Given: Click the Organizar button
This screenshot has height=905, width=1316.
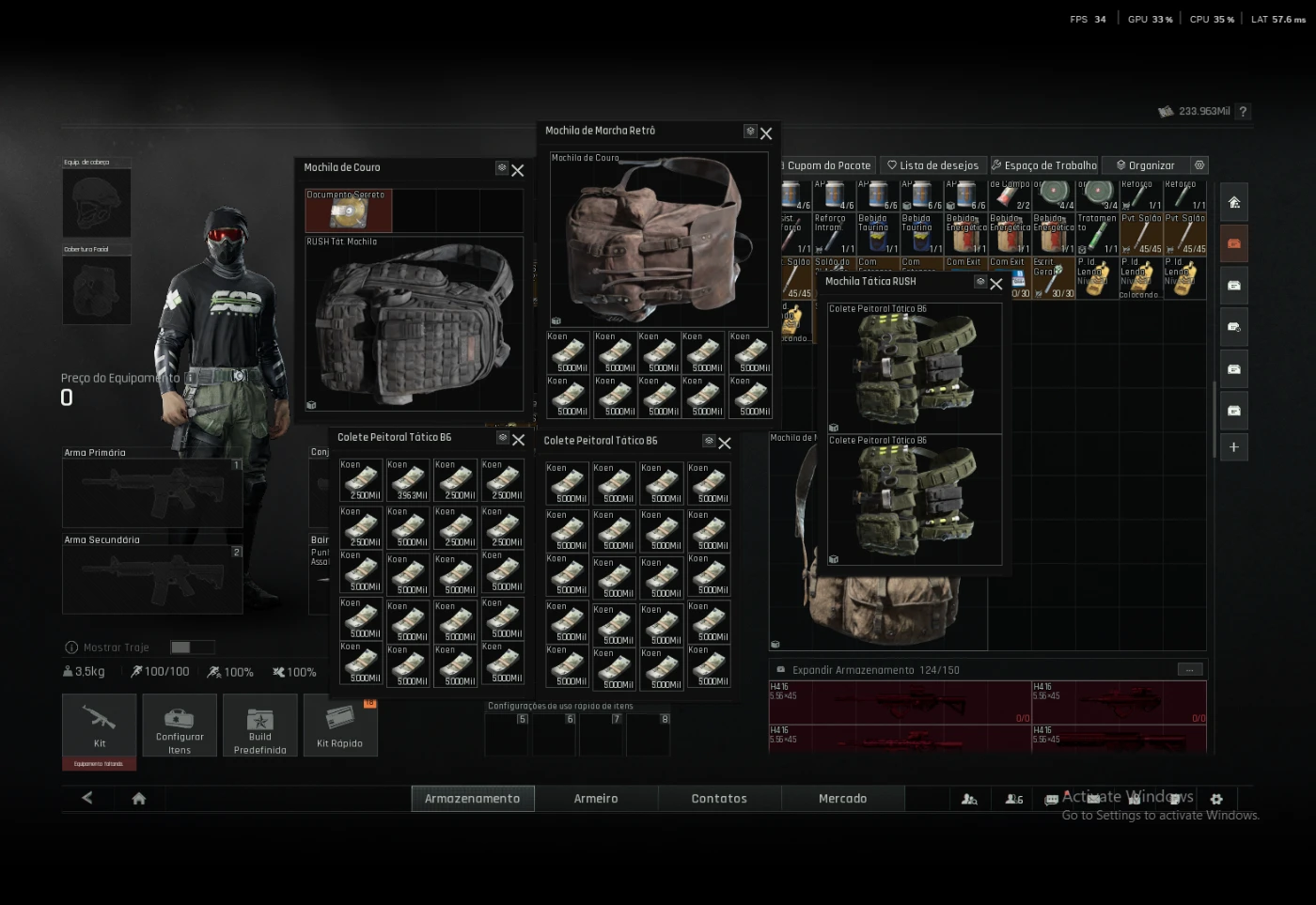Looking at the screenshot, I should 1145,165.
